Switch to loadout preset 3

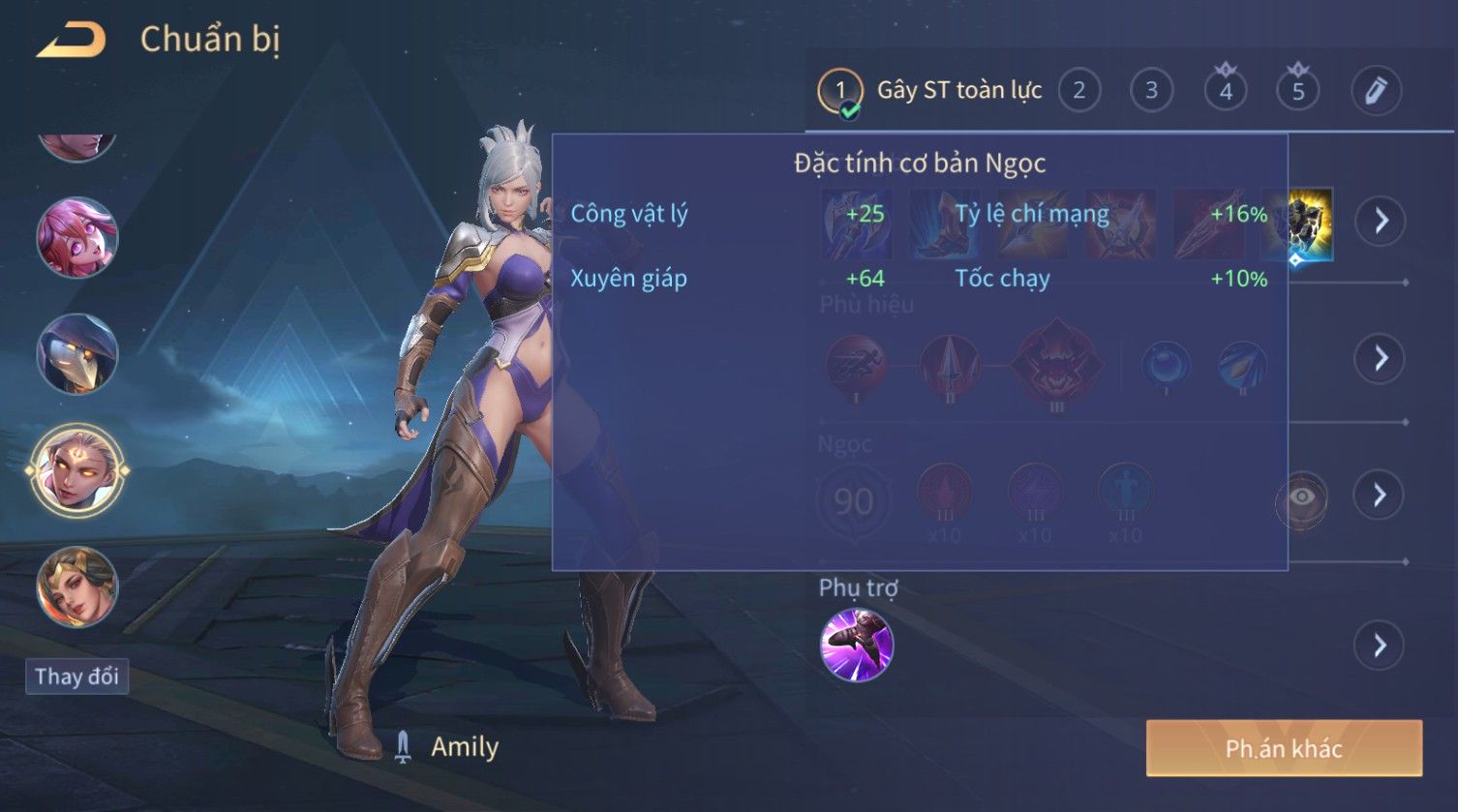(x=1151, y=91)
